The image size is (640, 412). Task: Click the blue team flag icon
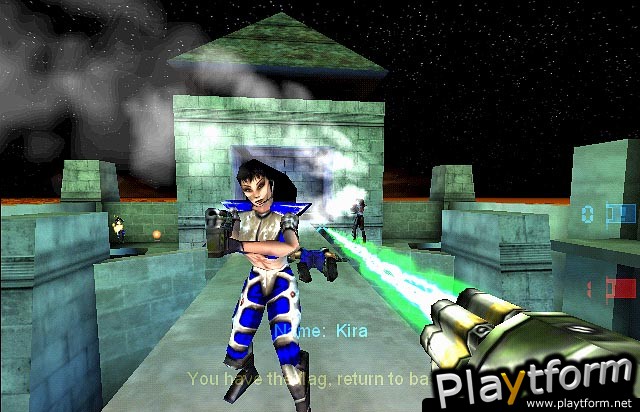coord(622,213)
